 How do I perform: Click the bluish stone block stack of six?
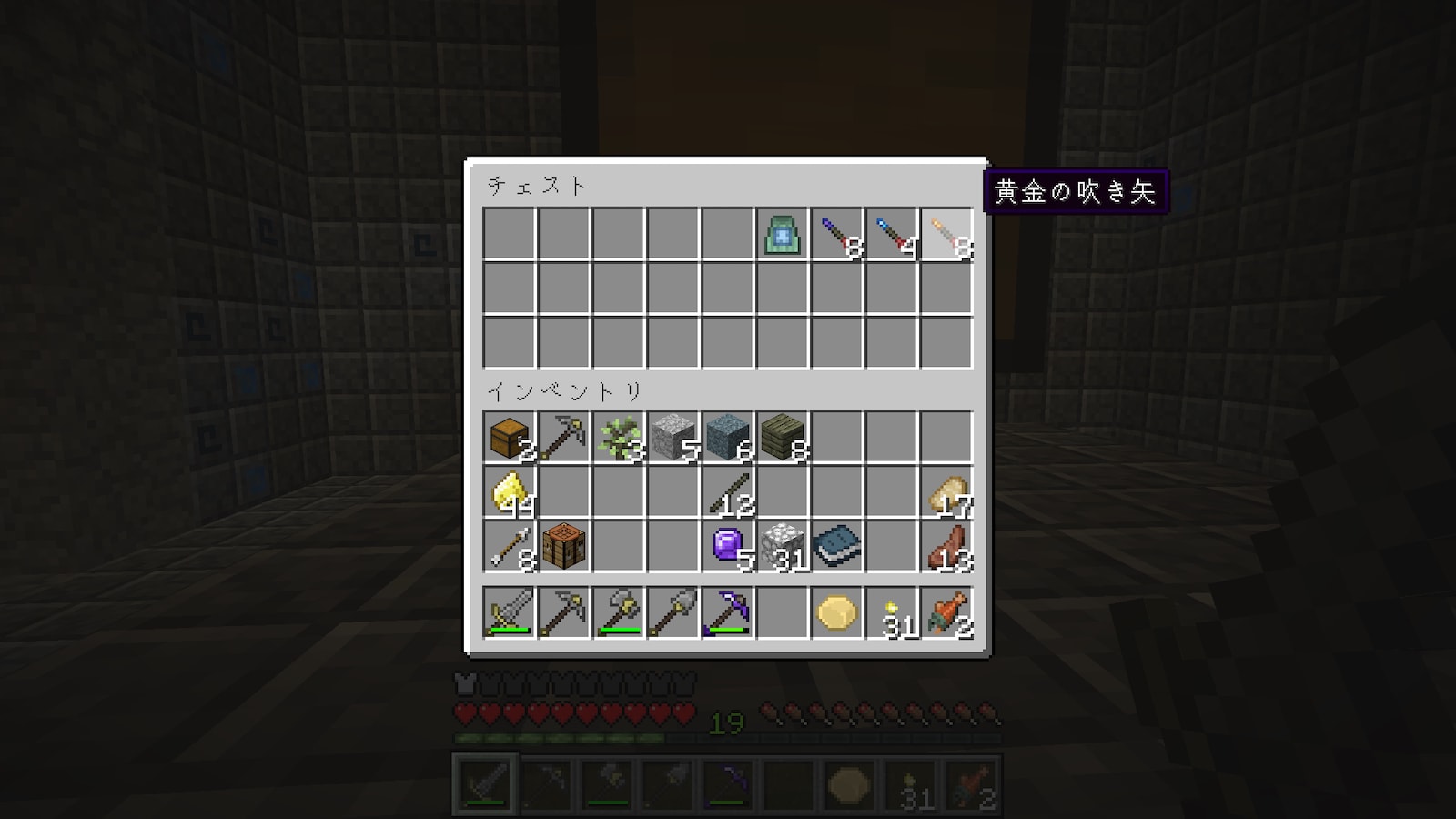click(728, 438)
